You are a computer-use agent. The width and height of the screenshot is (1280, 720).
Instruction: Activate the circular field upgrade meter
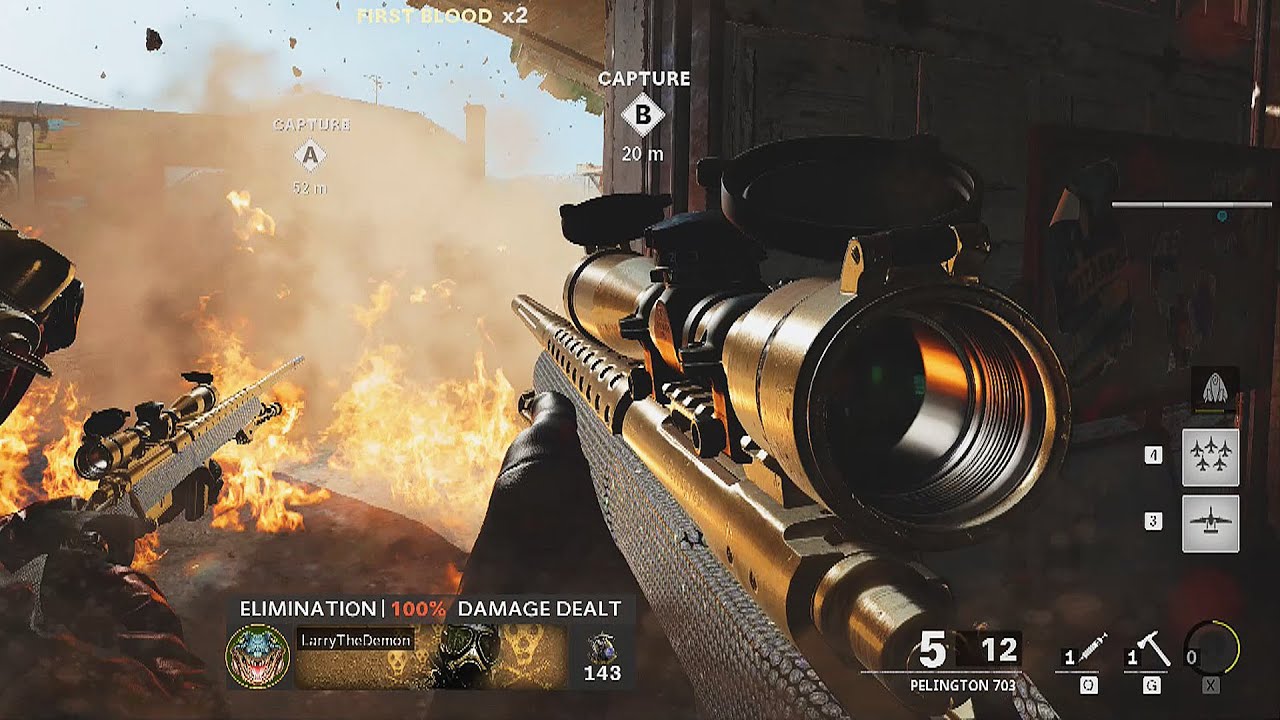pyautogui.click(x=1211, y=648)
